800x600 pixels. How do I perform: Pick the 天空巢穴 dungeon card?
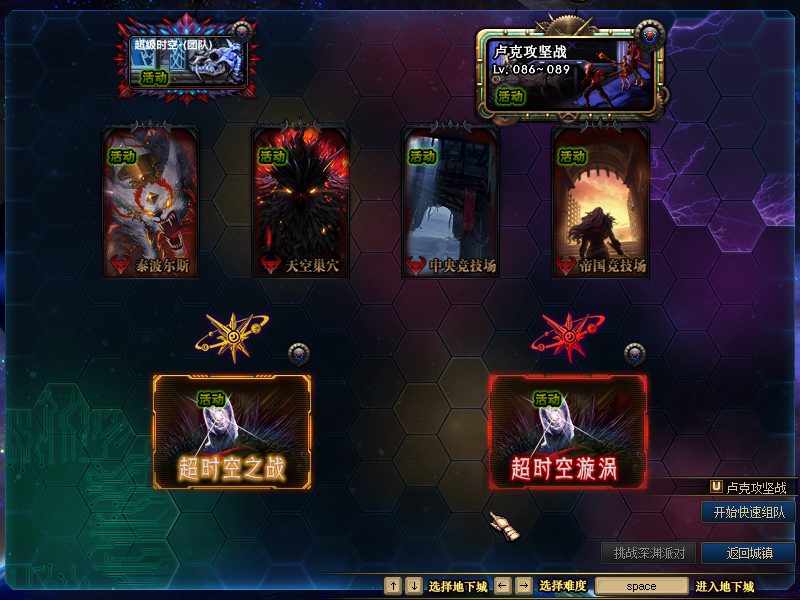point(300,203)
